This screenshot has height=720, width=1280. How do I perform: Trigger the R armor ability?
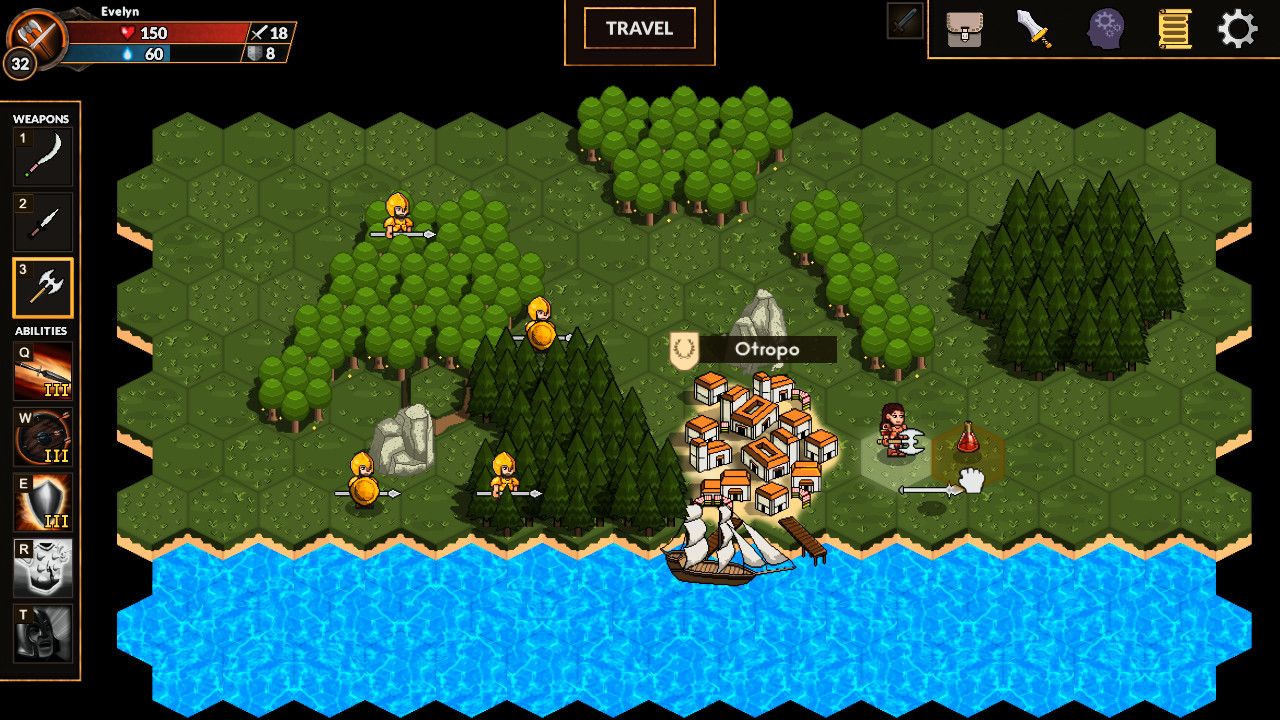pyautogui.click(x=43, y=567)
